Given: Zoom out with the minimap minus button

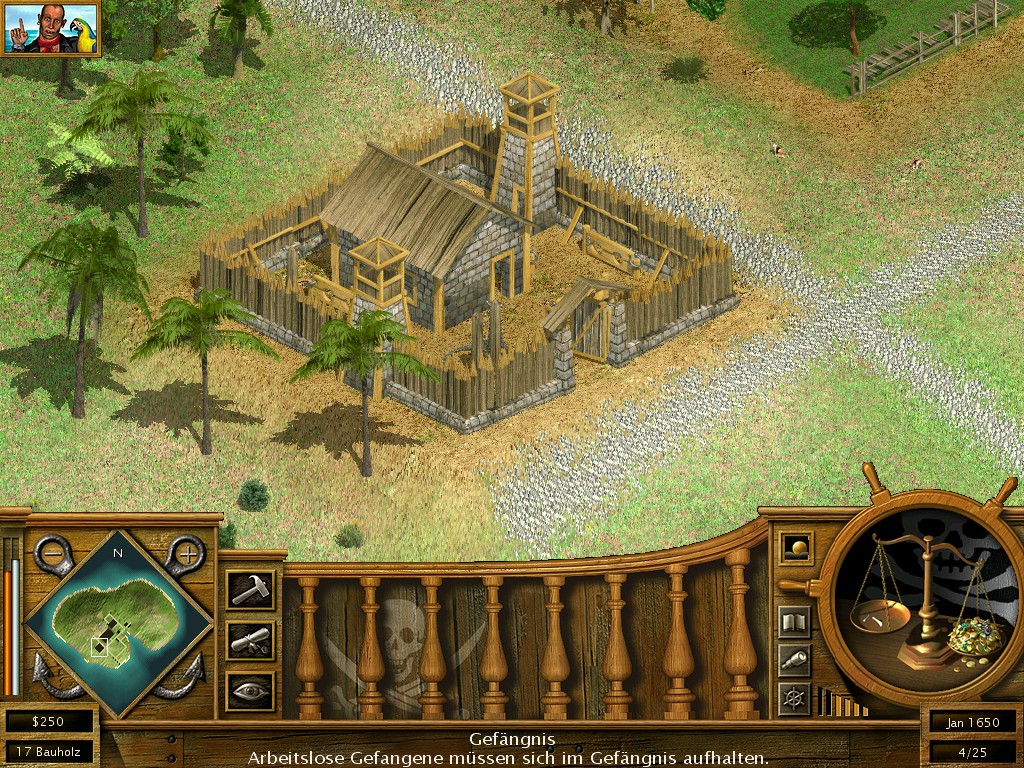Looking at the screenshot, I should tap(52, 552).
